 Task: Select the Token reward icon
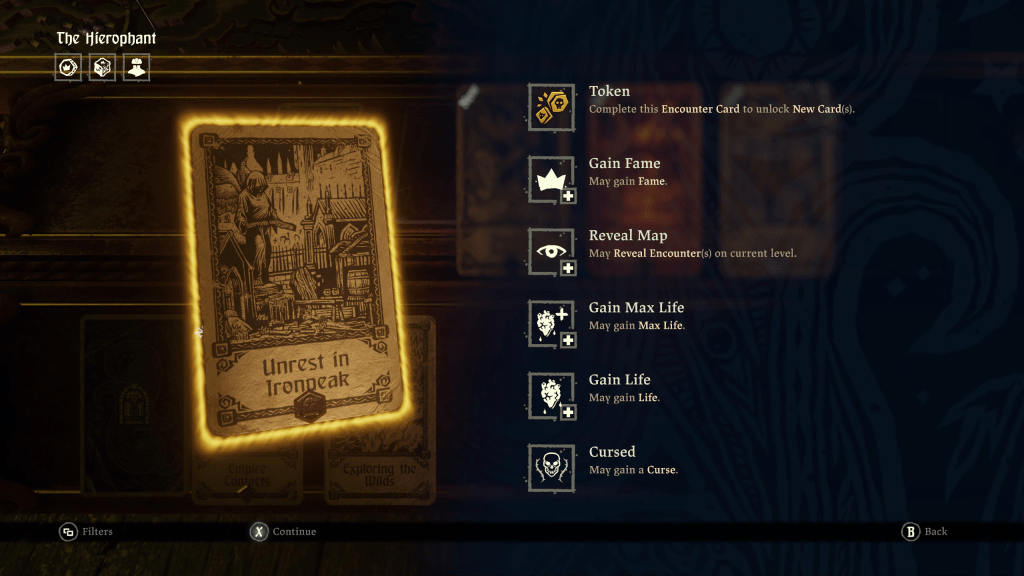tap(551, 107)
